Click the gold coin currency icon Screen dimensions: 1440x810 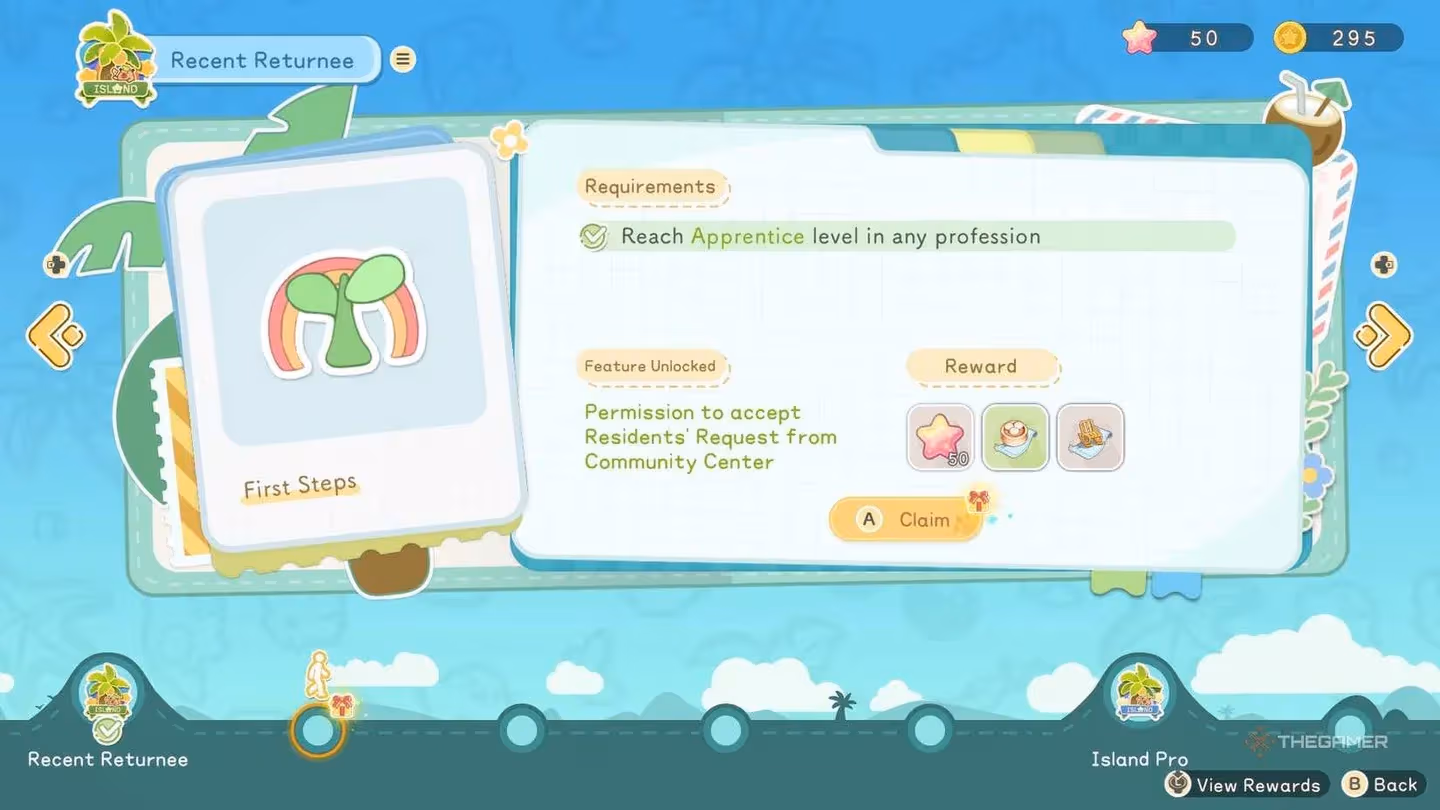1289,38
